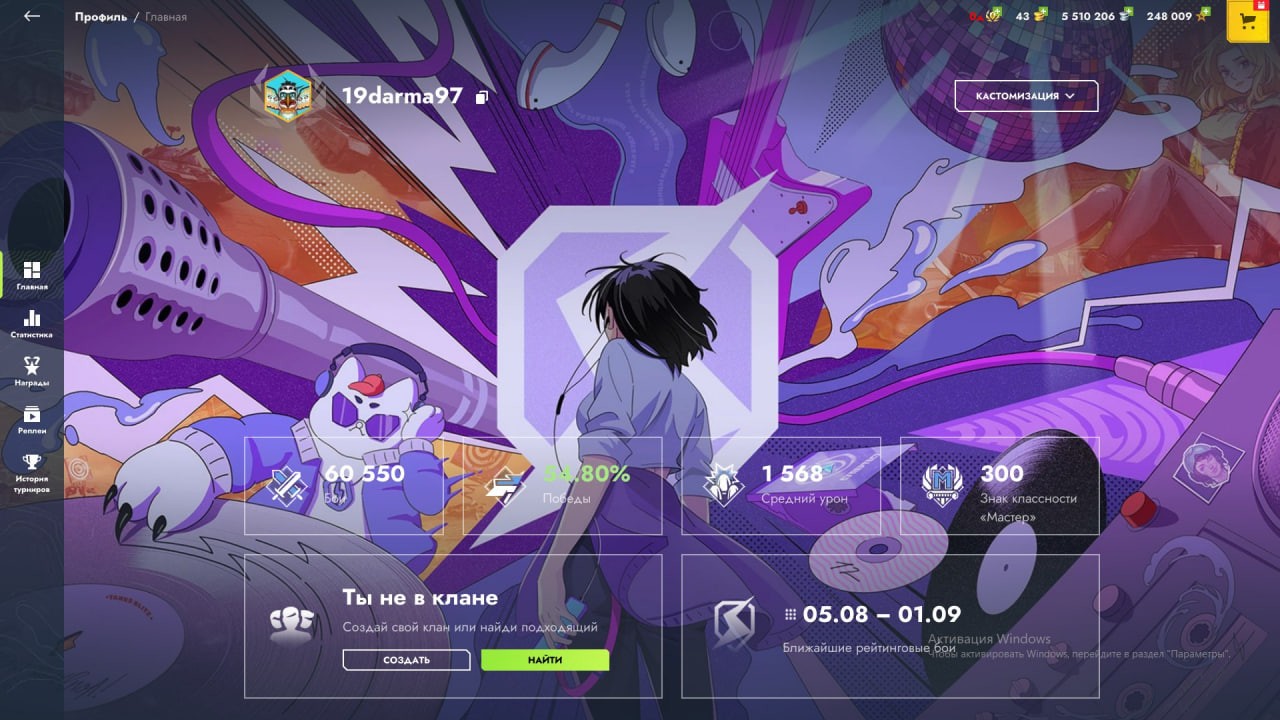Create a clan with Создать
Viewport: 1280px width, 720px height.
pyautogui.click(x=406, y=660)
